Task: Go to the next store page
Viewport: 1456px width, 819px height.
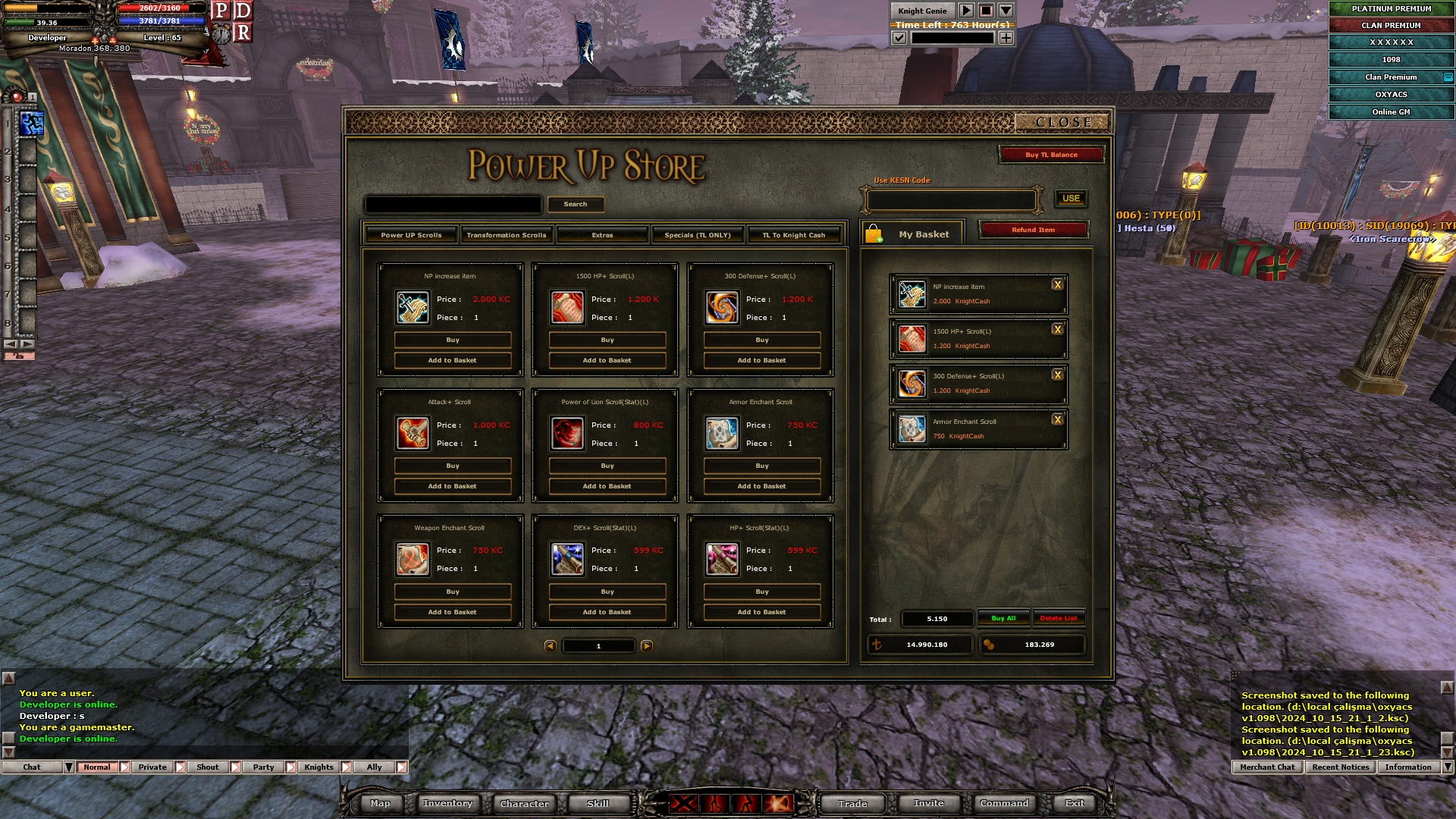Action: pos(647,646)
